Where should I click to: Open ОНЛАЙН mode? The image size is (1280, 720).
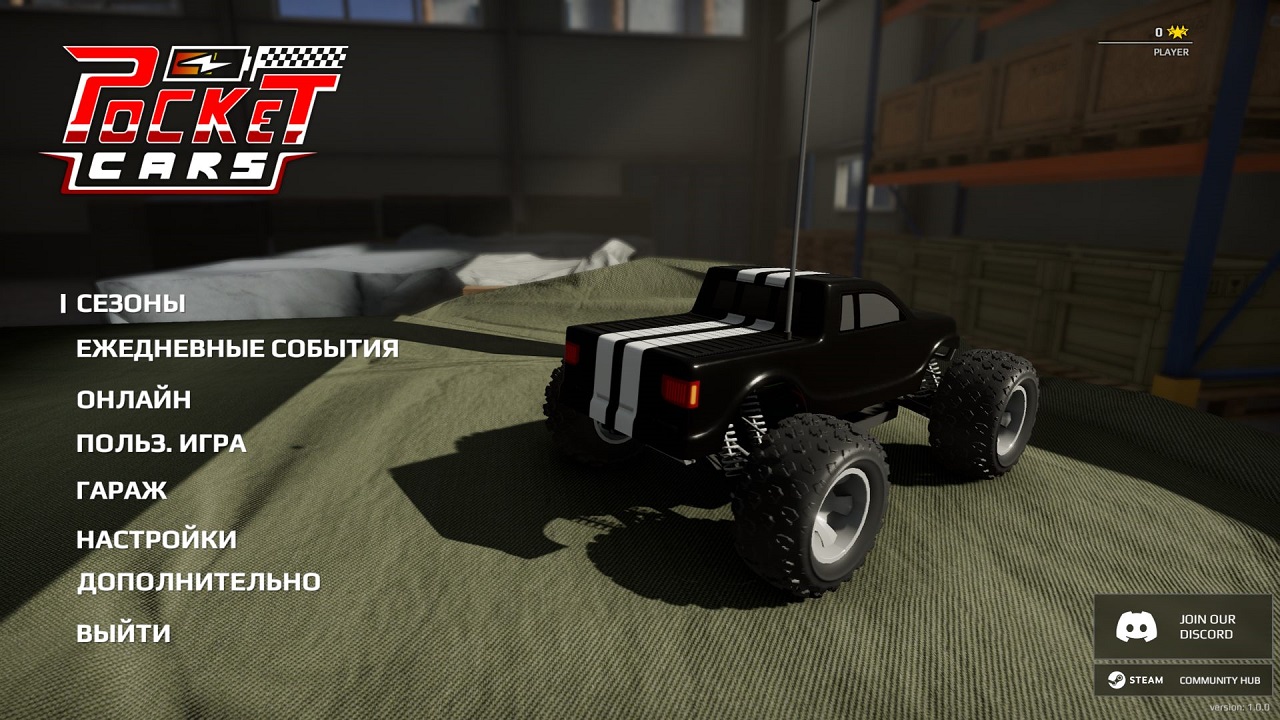[x=135, y=397]
